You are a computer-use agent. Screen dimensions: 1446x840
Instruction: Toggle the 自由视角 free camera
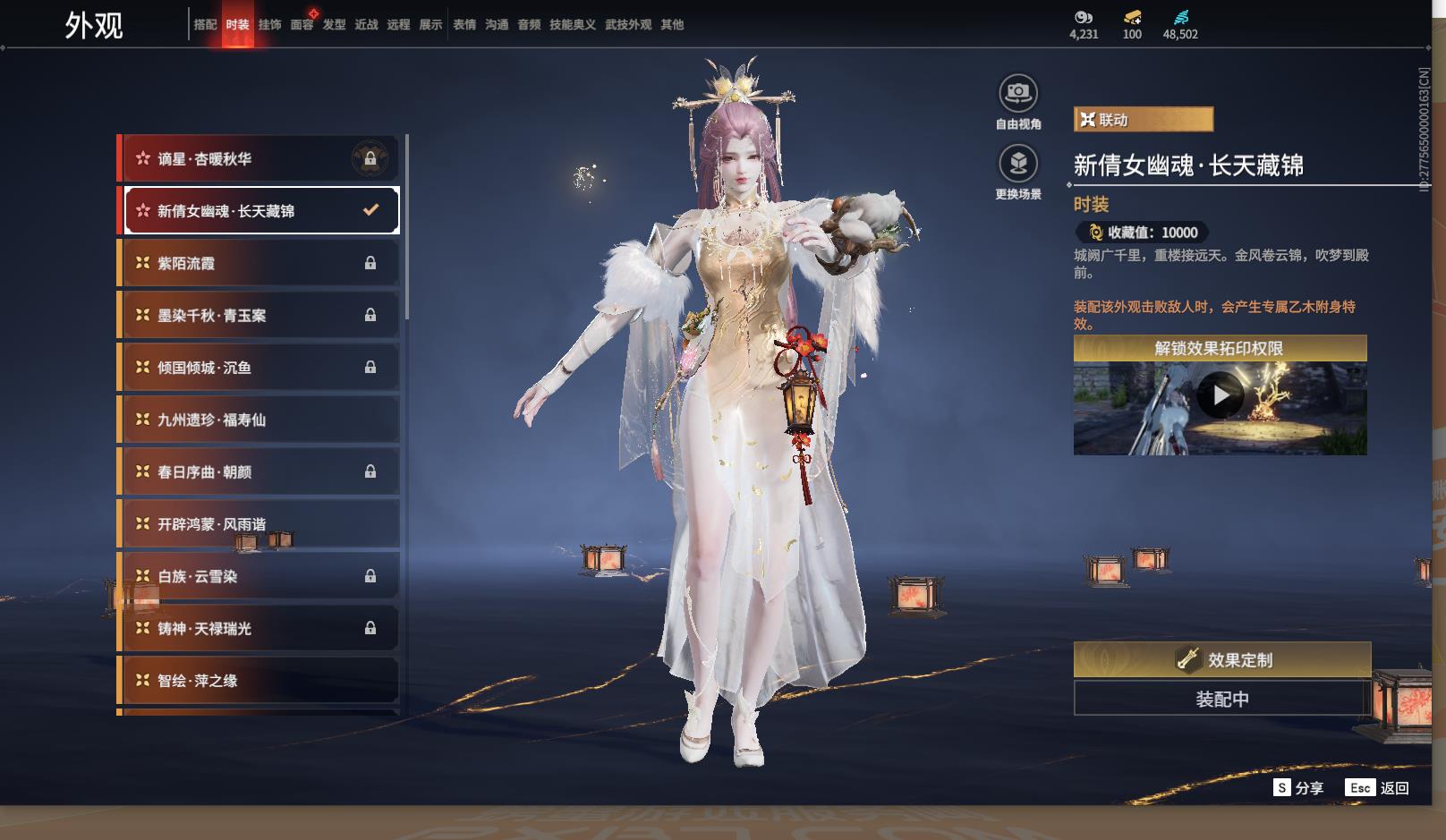tap(1017, 93)
